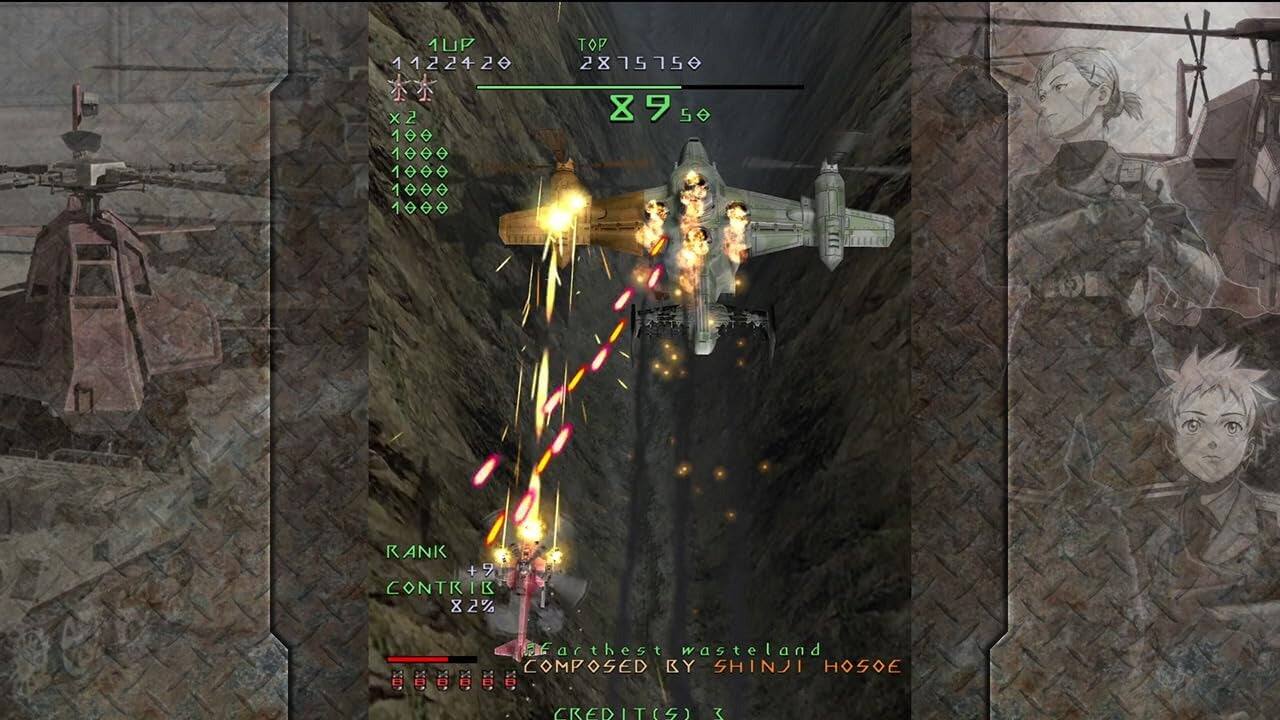Click the diamond icon after the 1UP score
1280x720 pixels.
505,62
